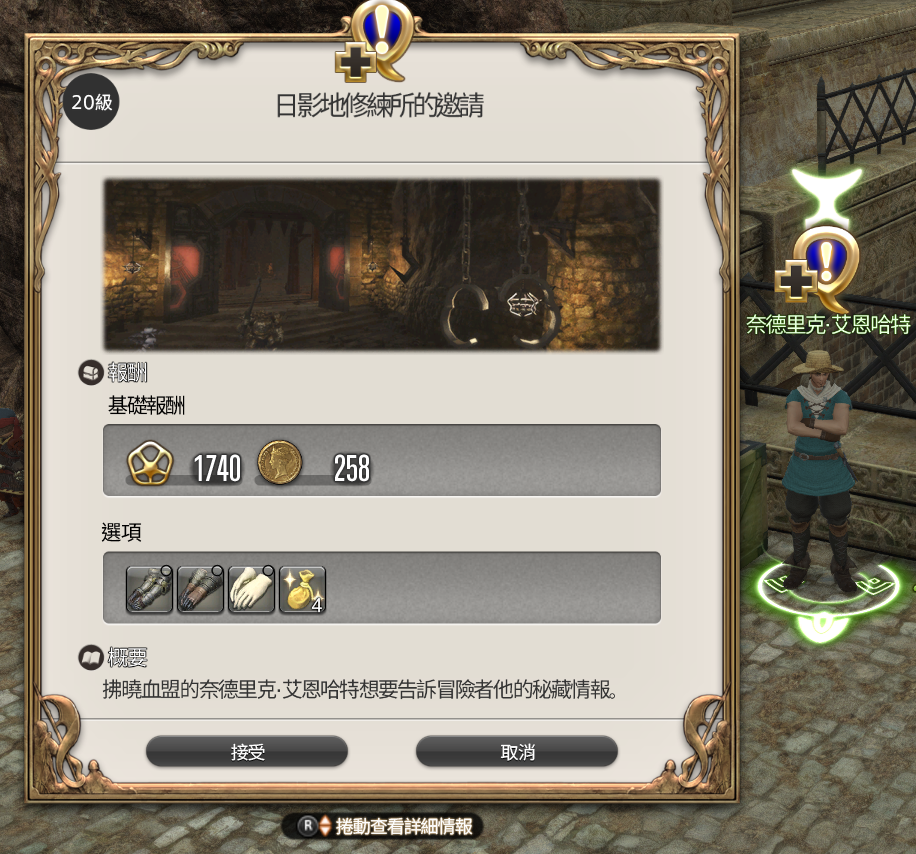Image resolution: width=916 pixels, height=854 pixels.
Task: Cancel the quest offer with 取消
Action: coord(516,751)
